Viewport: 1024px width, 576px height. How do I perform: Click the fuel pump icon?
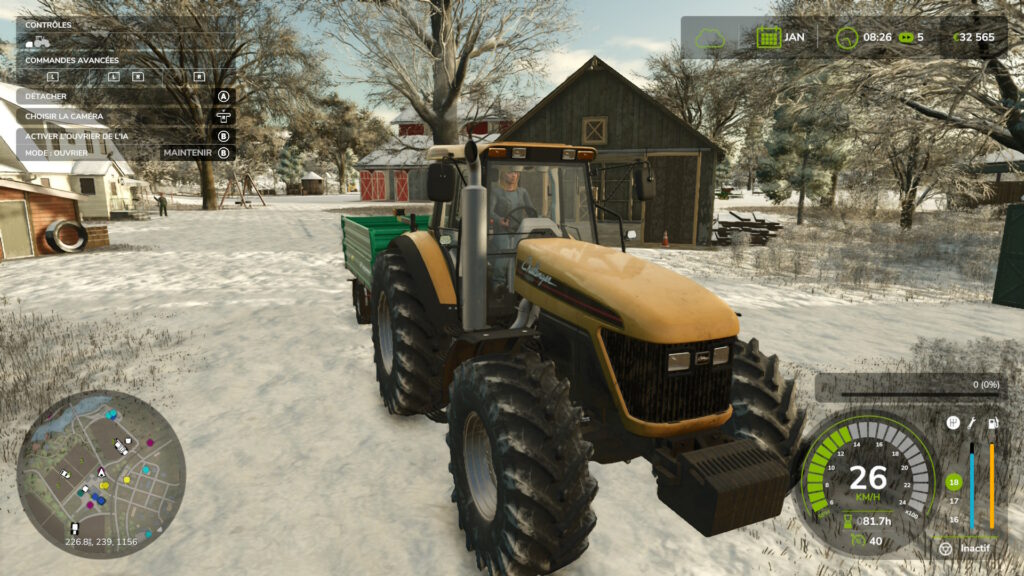[x=992, y=423]
